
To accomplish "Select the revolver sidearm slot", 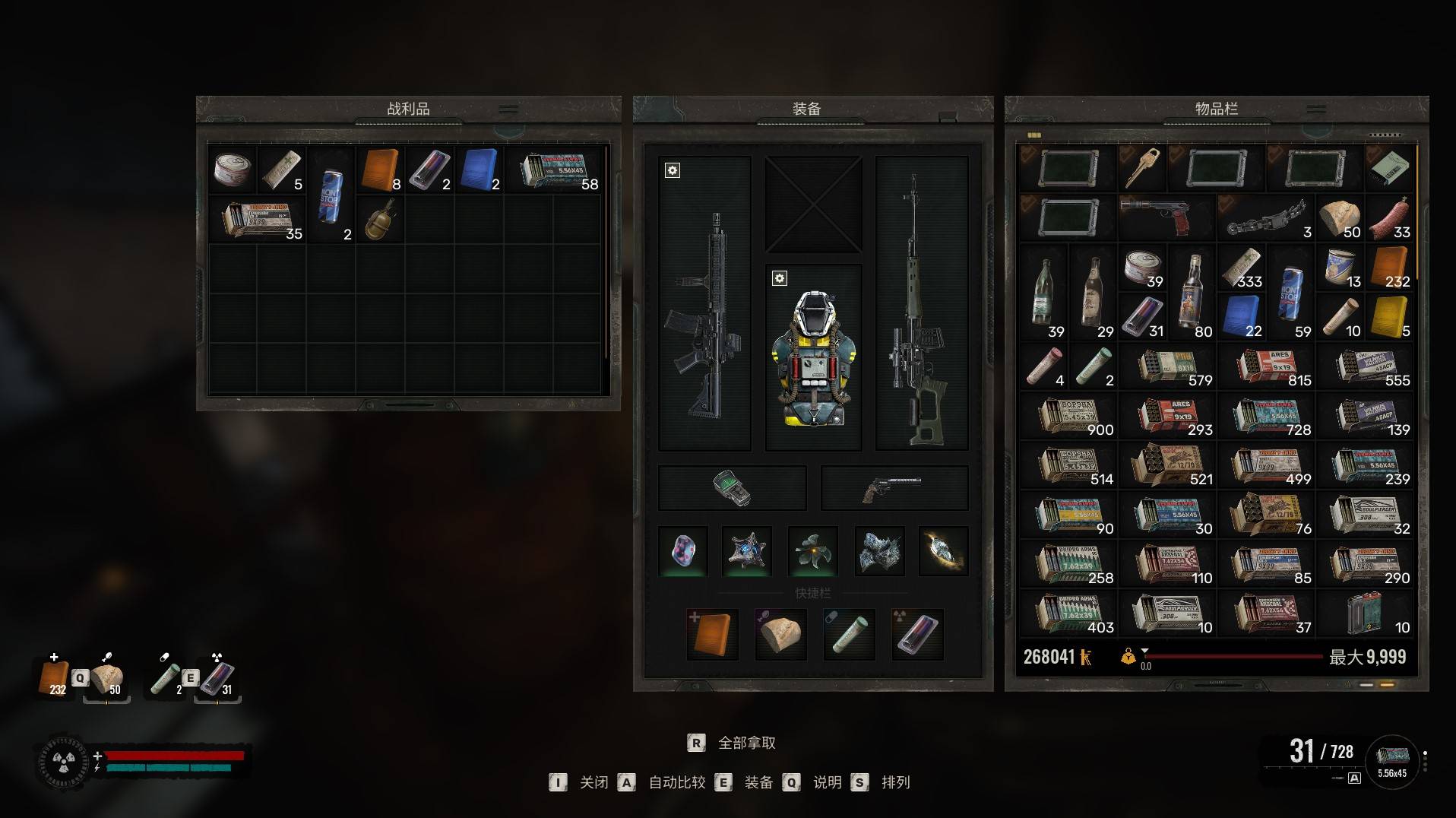I will click(x=894, y=488).
